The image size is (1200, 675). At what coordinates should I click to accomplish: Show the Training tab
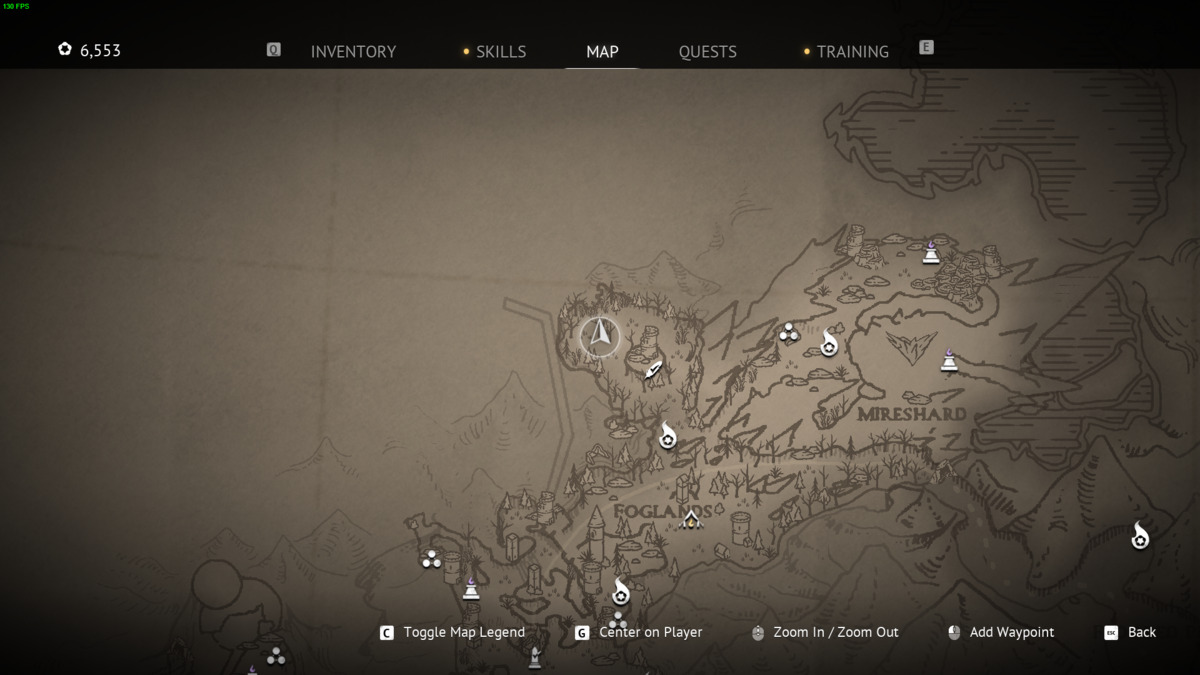(852, 52)
